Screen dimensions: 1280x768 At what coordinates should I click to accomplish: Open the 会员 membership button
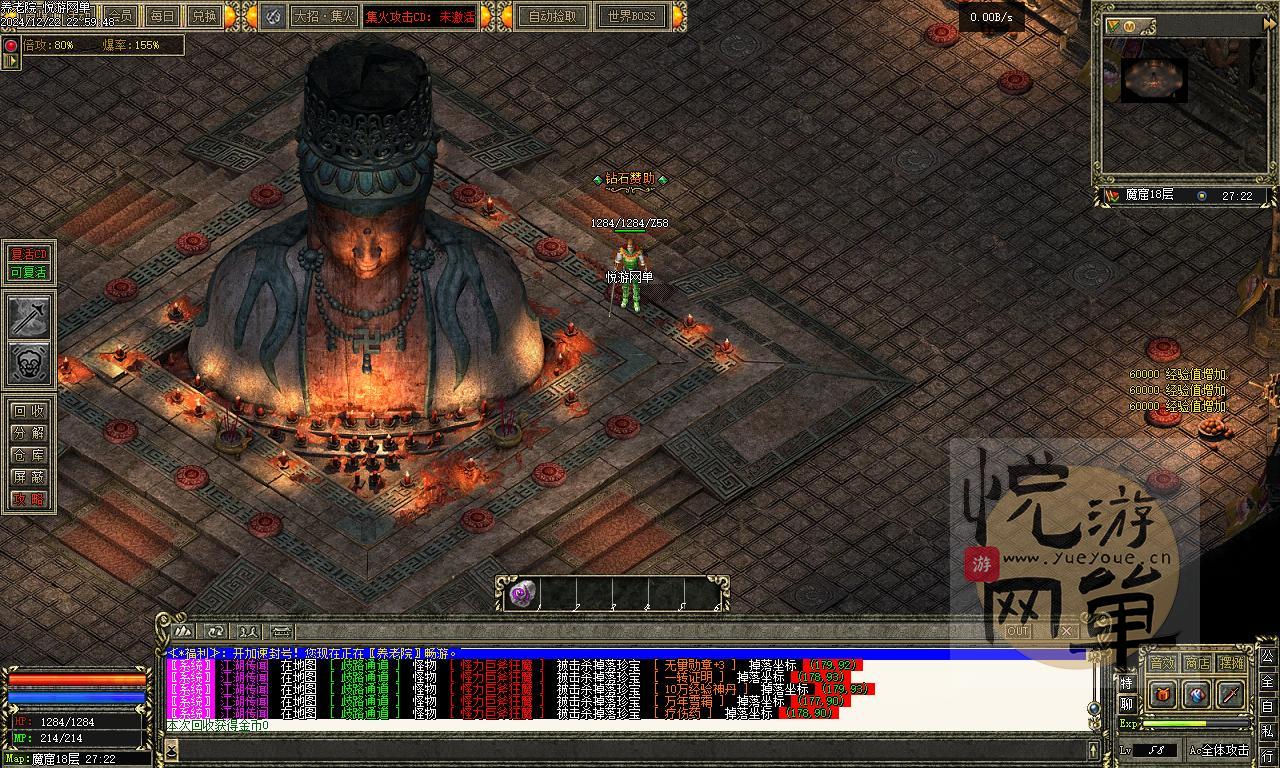(122, 16)
